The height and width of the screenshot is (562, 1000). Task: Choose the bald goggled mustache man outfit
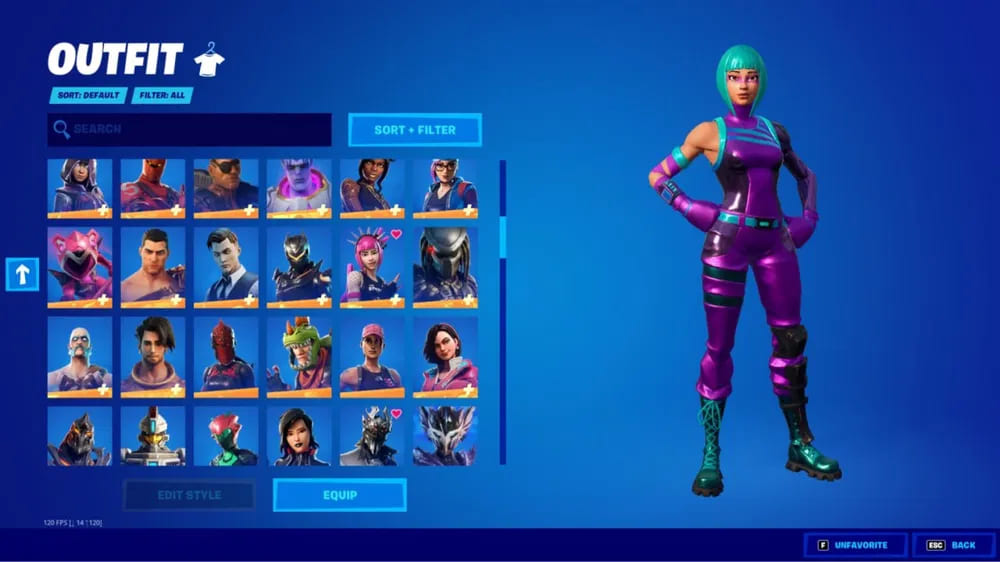click(x=80, y=356)
